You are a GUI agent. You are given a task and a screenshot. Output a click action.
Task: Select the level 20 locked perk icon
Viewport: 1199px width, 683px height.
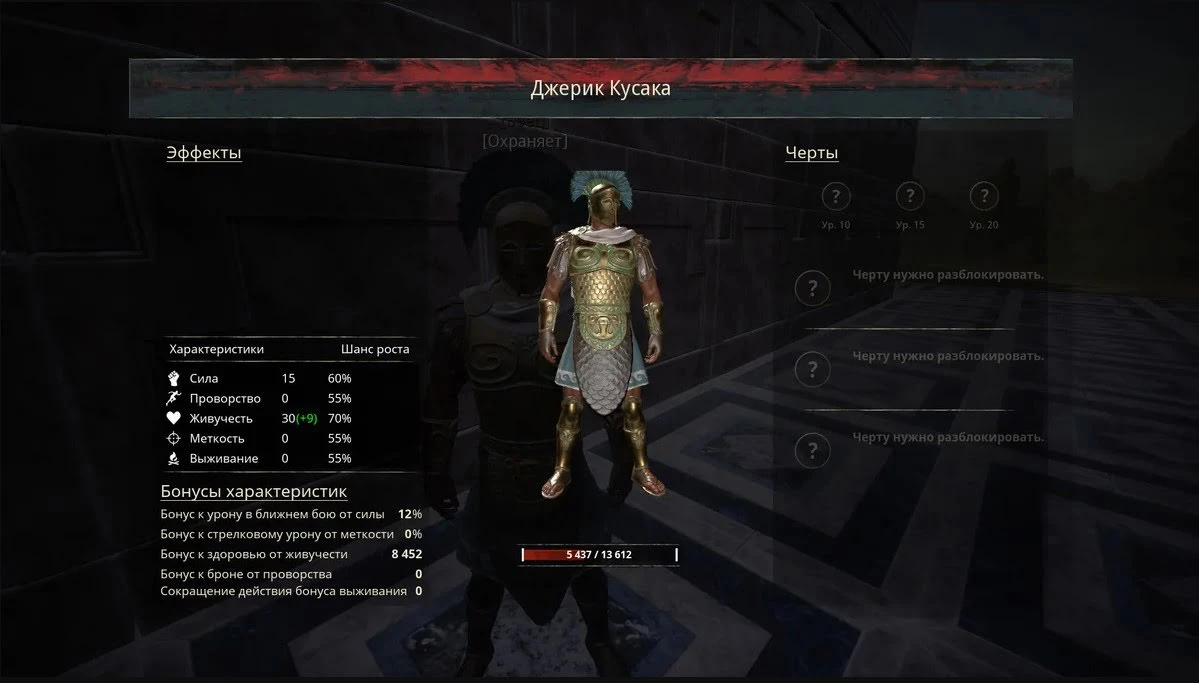click(984, 196)
